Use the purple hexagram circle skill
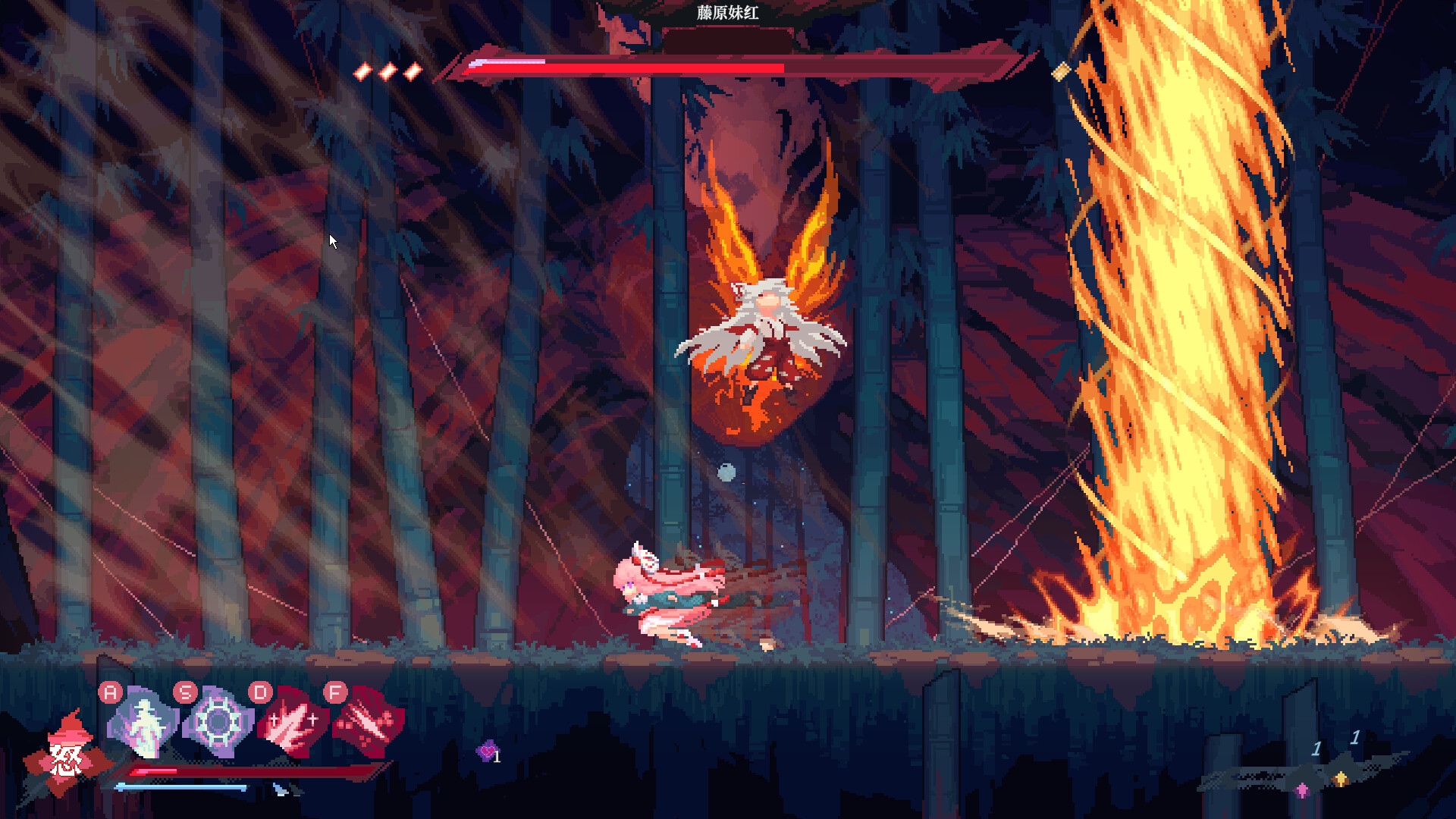This screenshot has height=819, width=1456. coord(218,723)
